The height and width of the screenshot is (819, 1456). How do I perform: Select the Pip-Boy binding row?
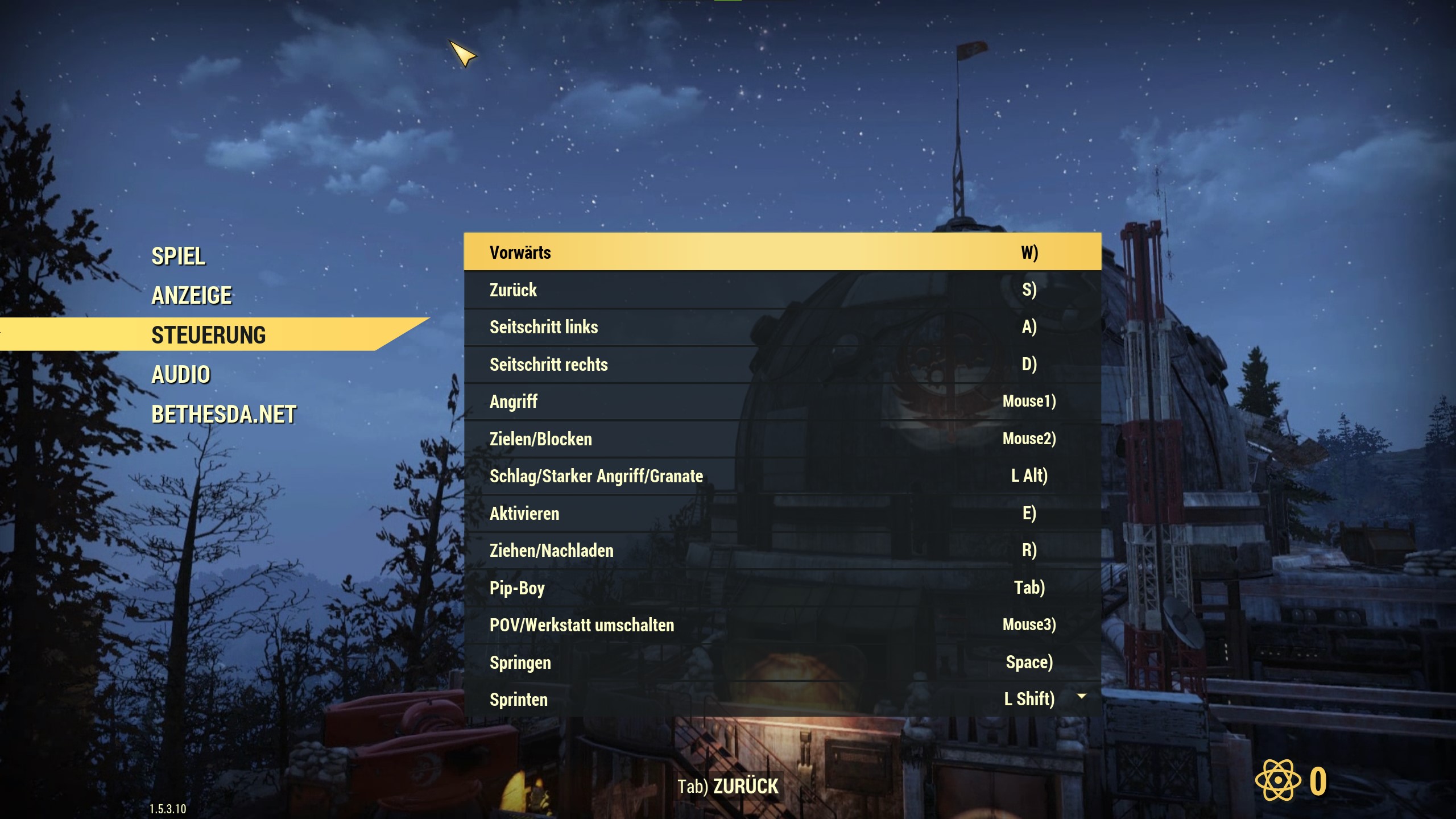coord(782,588)
